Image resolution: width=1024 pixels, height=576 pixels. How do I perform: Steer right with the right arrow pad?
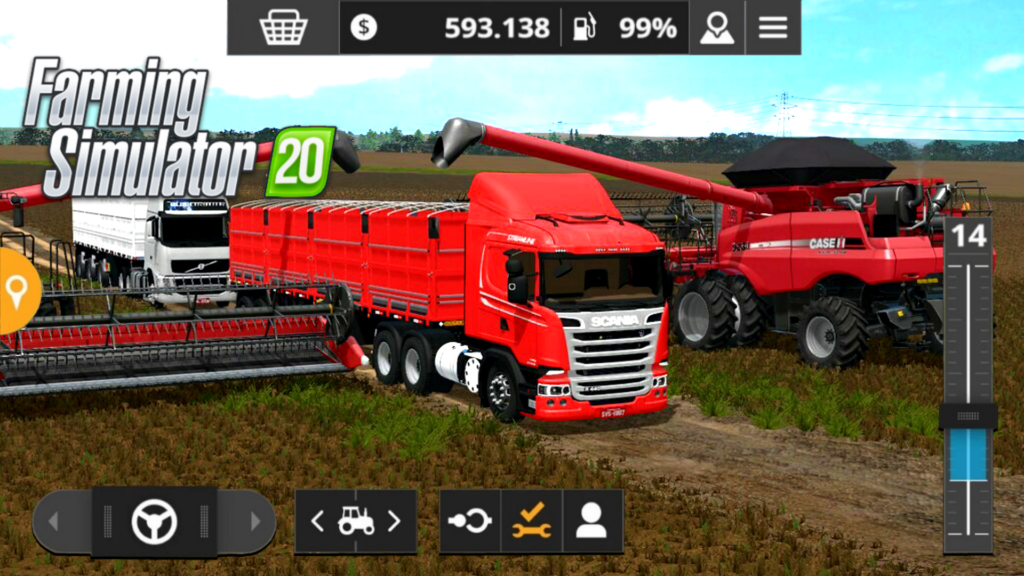253,521
